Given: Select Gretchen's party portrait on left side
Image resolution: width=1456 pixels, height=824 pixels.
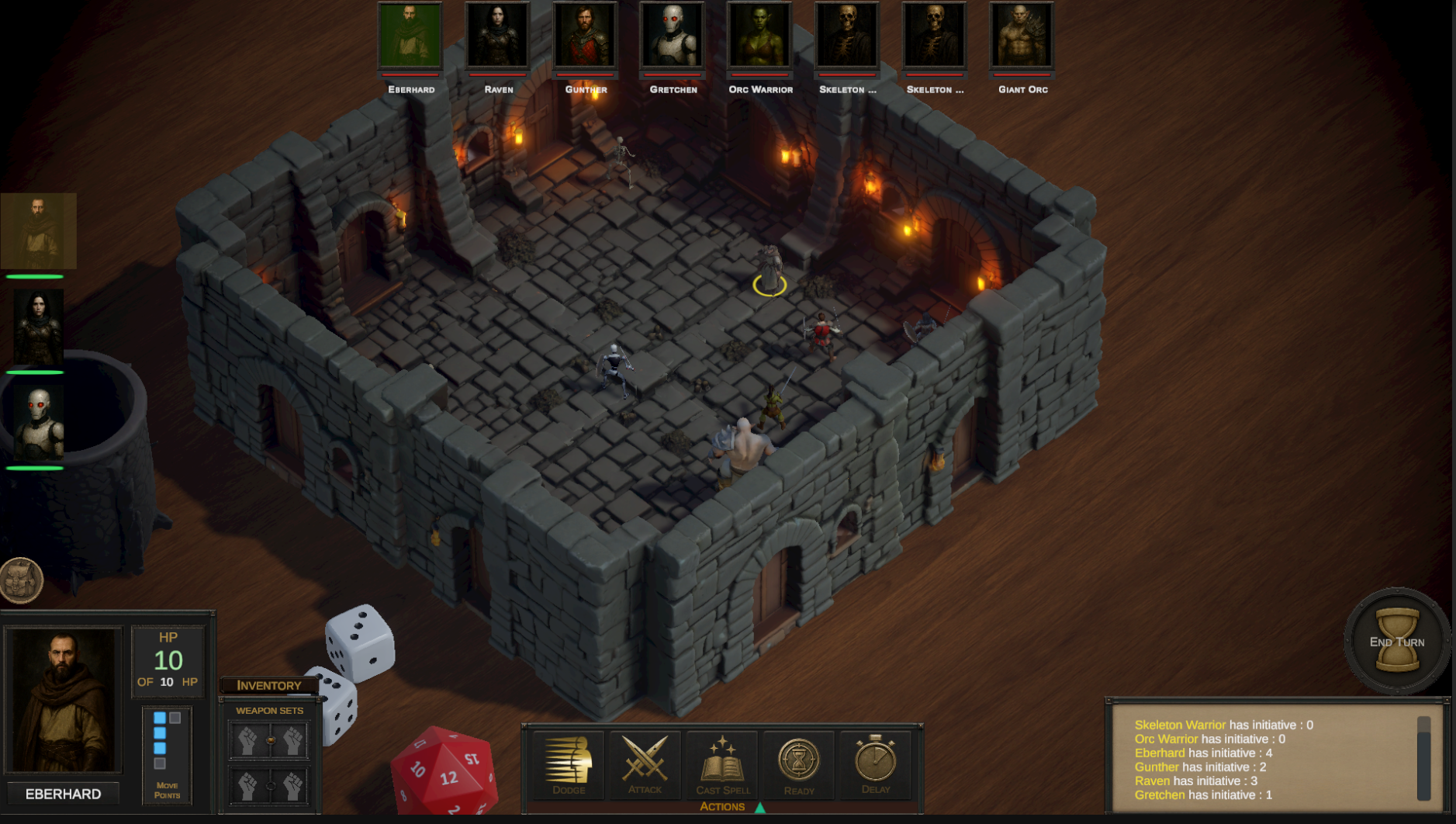Looking at the screenshot, I should click(37, 424).
